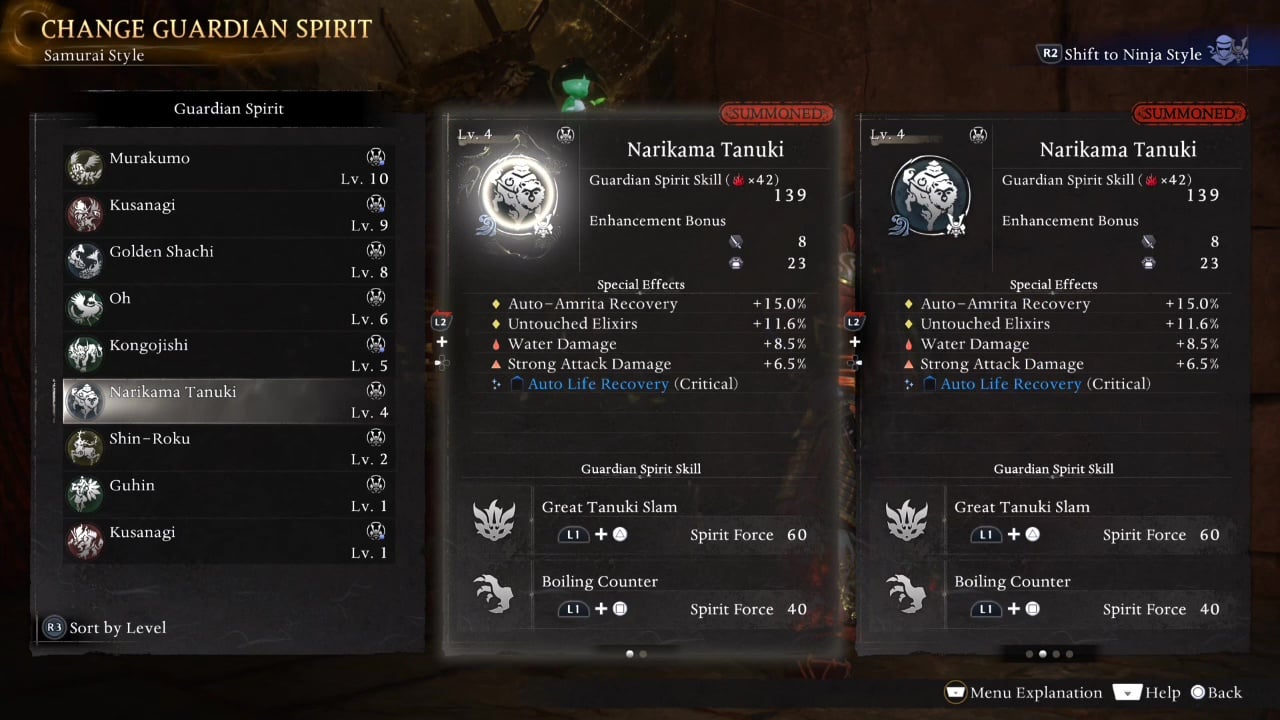Select Murakumo from the guardian spirit list
Screen dimensions: 1280x720
228,168
